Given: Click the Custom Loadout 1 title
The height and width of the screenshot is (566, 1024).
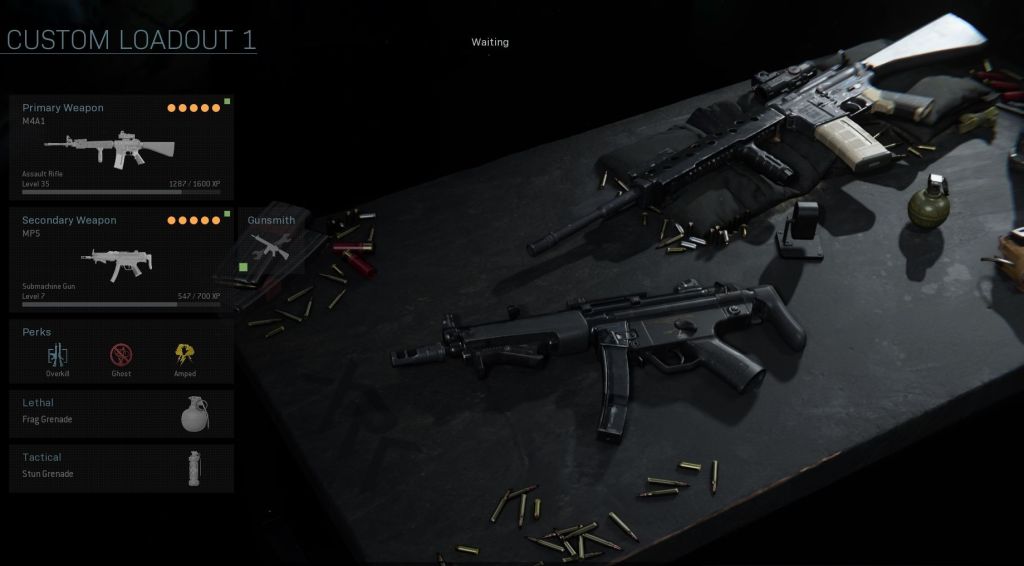Looking at the screenshot, I should [x=131, y=40].
